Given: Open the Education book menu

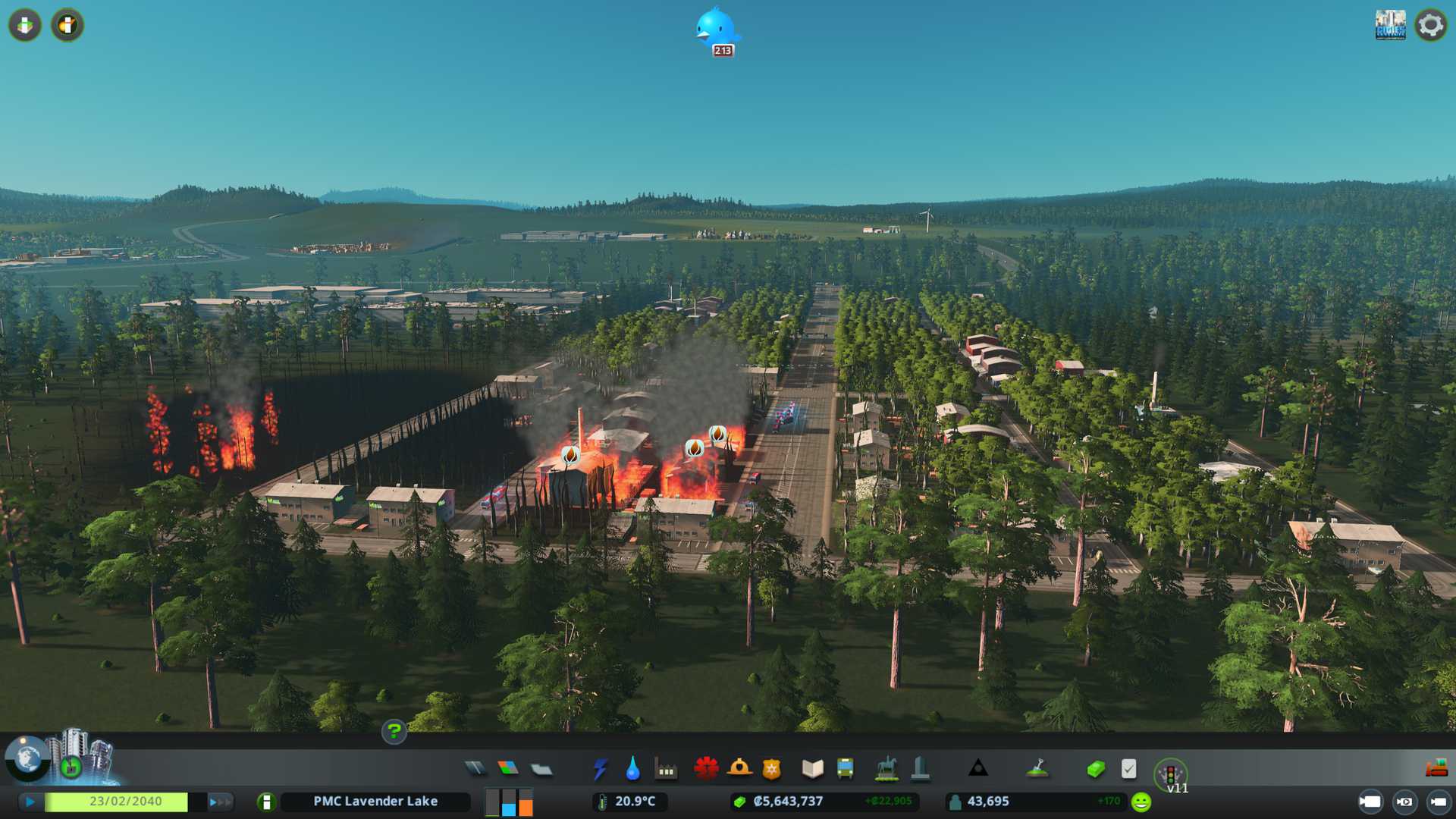Looking at the screenshot, I should [812, 769].
